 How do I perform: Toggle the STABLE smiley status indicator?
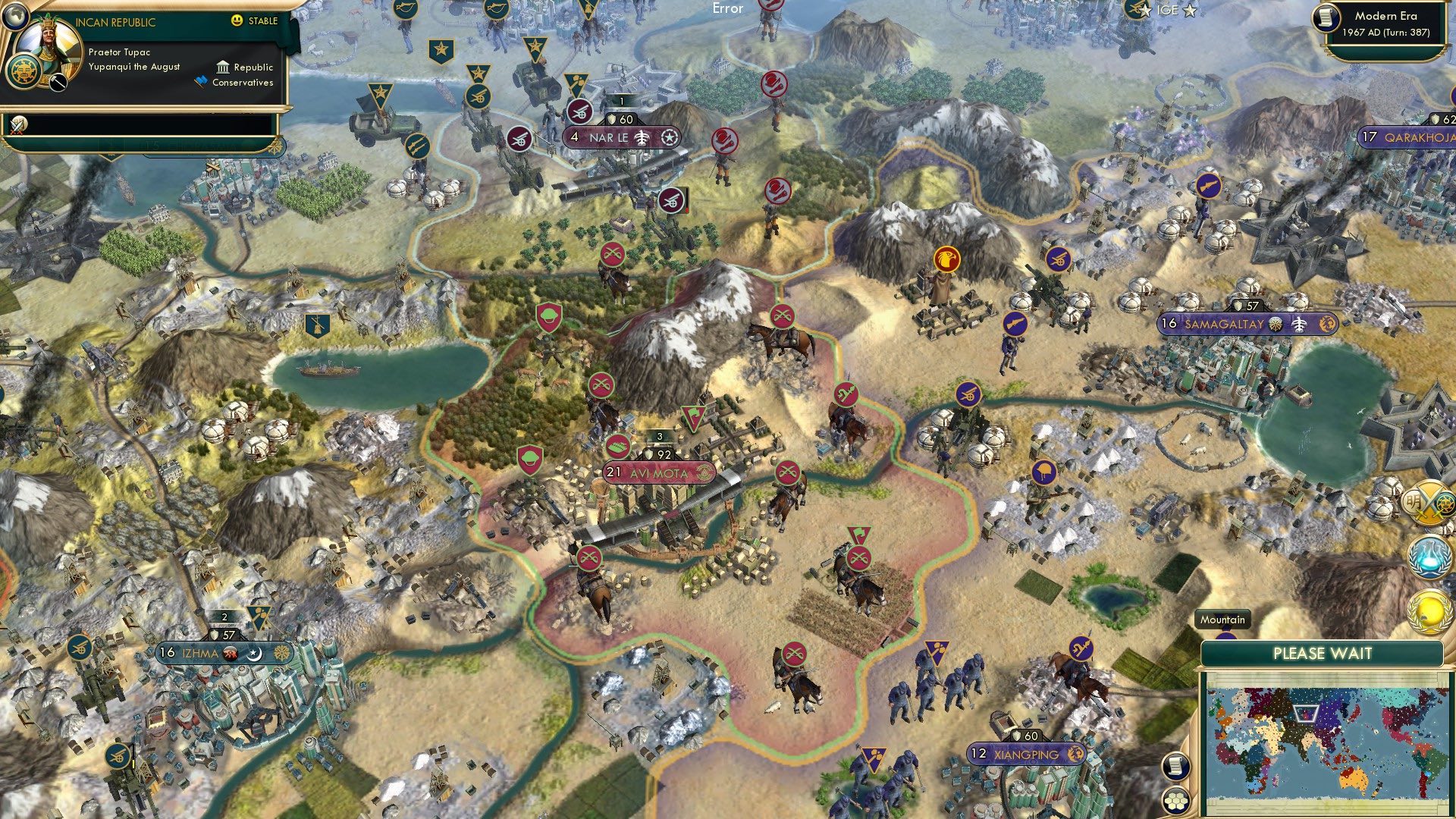237,21
